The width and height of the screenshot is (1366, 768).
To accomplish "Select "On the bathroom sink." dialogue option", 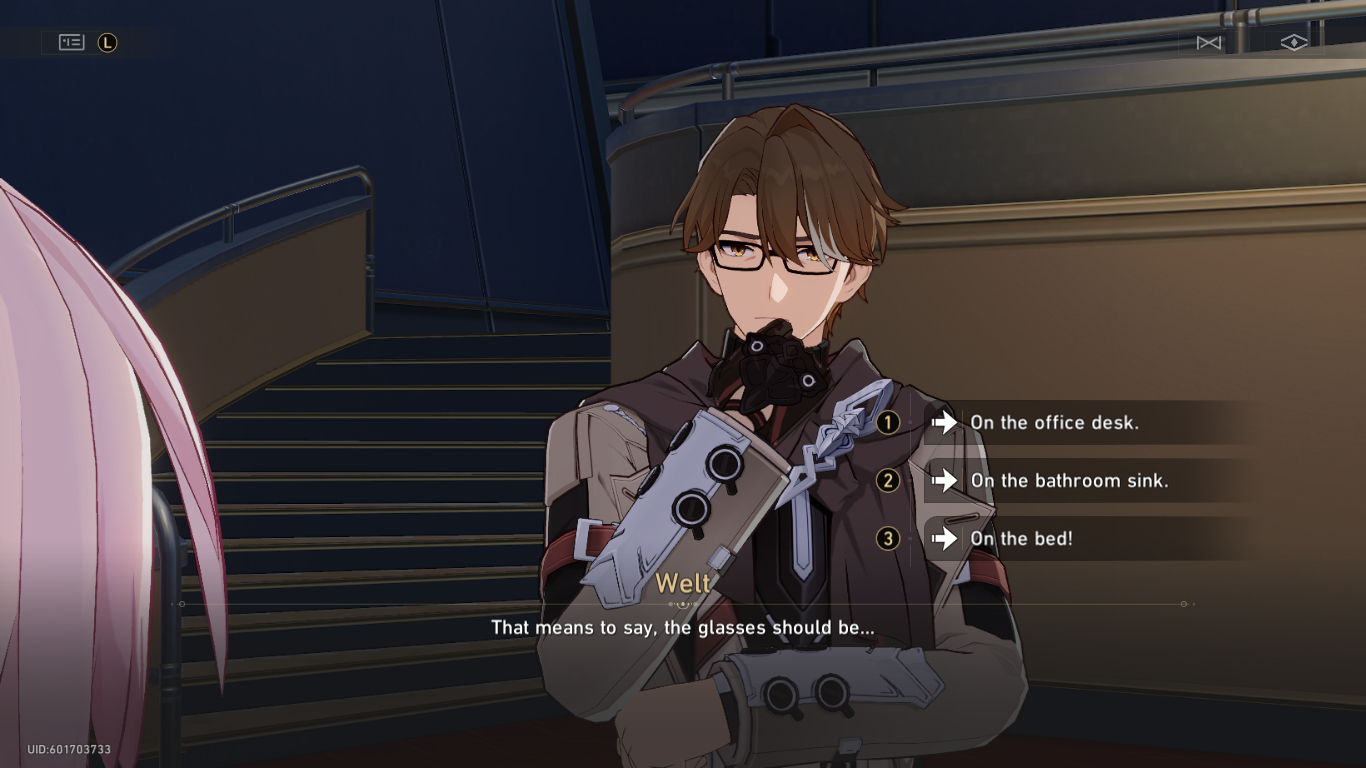I will (1068, 481).
